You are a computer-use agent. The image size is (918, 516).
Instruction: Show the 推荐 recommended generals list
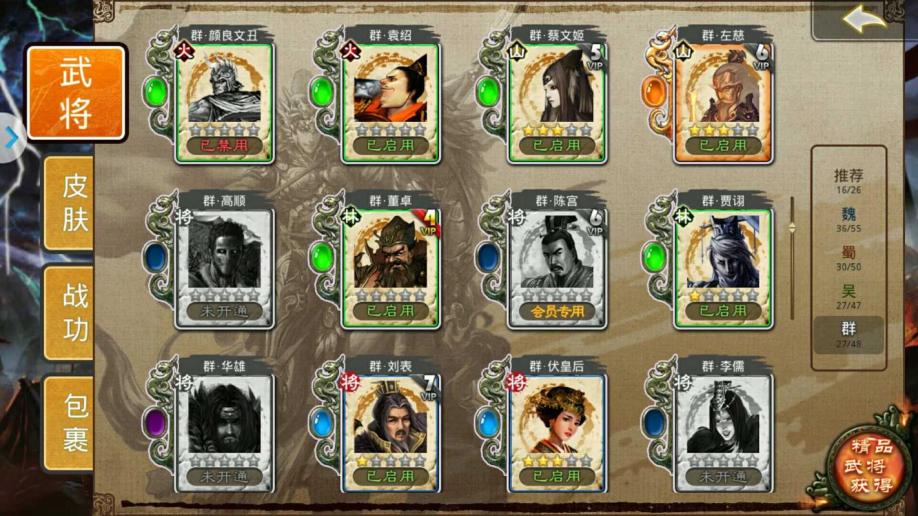848,181
